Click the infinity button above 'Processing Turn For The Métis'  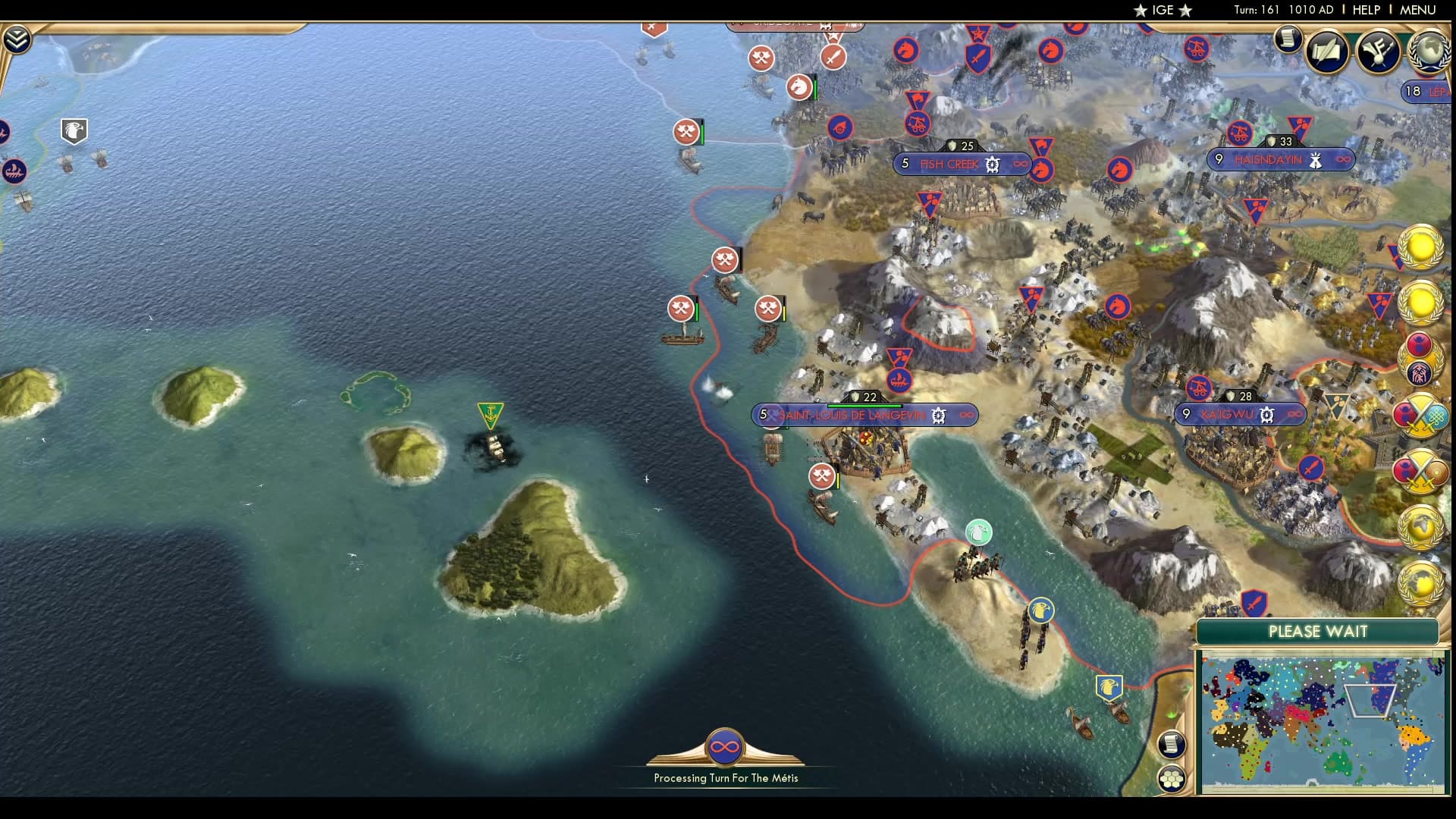[726, 747]
